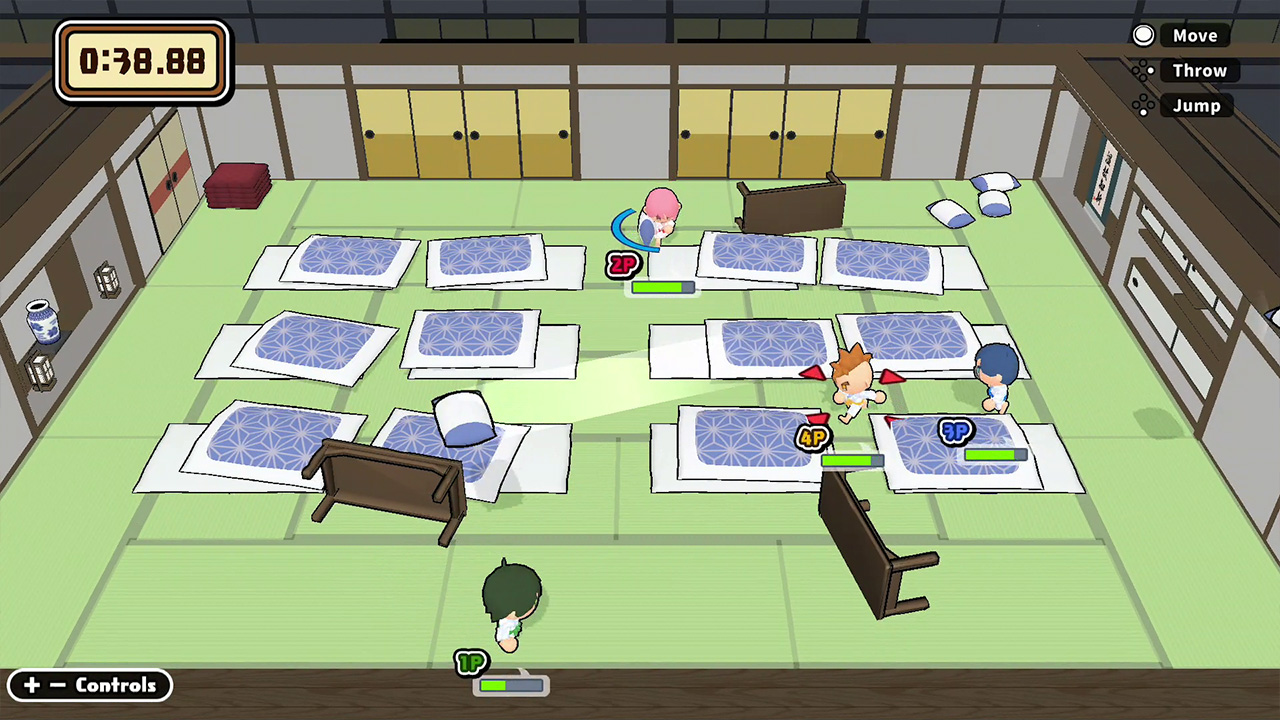Click the d-pad Jump icon

[1143, 105]
